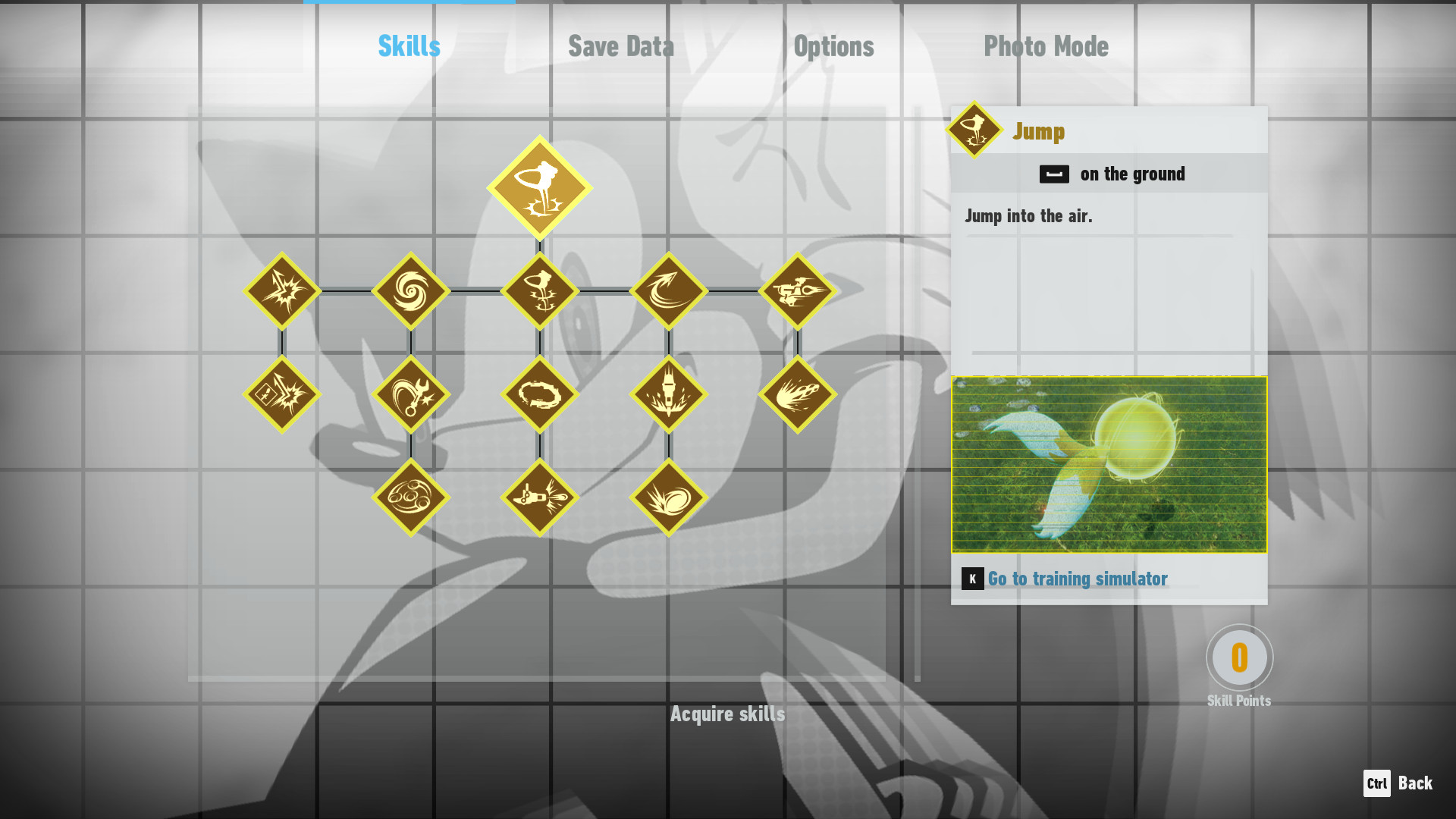Open the Options tab

coord(833,45)
